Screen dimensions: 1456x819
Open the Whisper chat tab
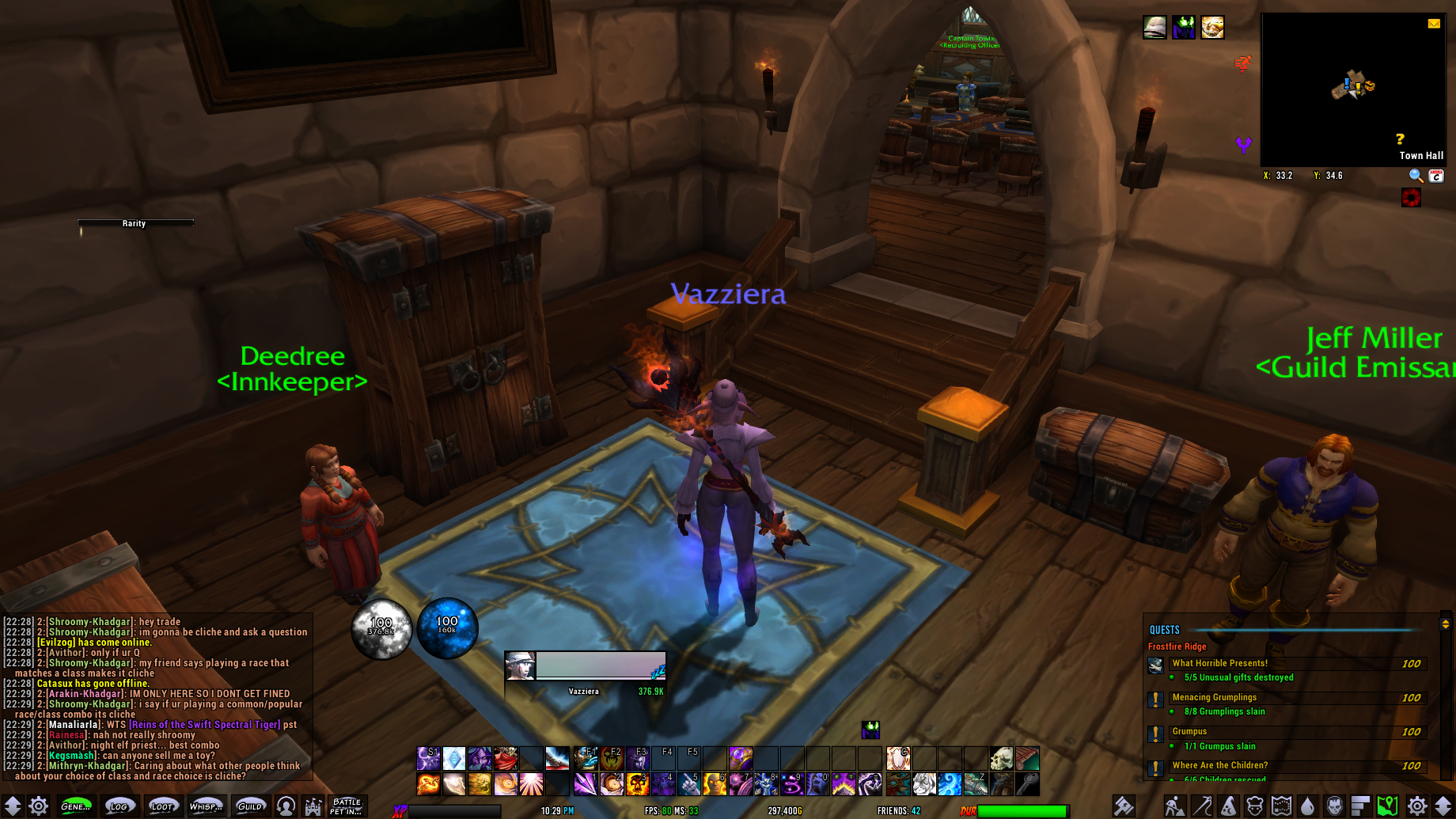point(205,806)
